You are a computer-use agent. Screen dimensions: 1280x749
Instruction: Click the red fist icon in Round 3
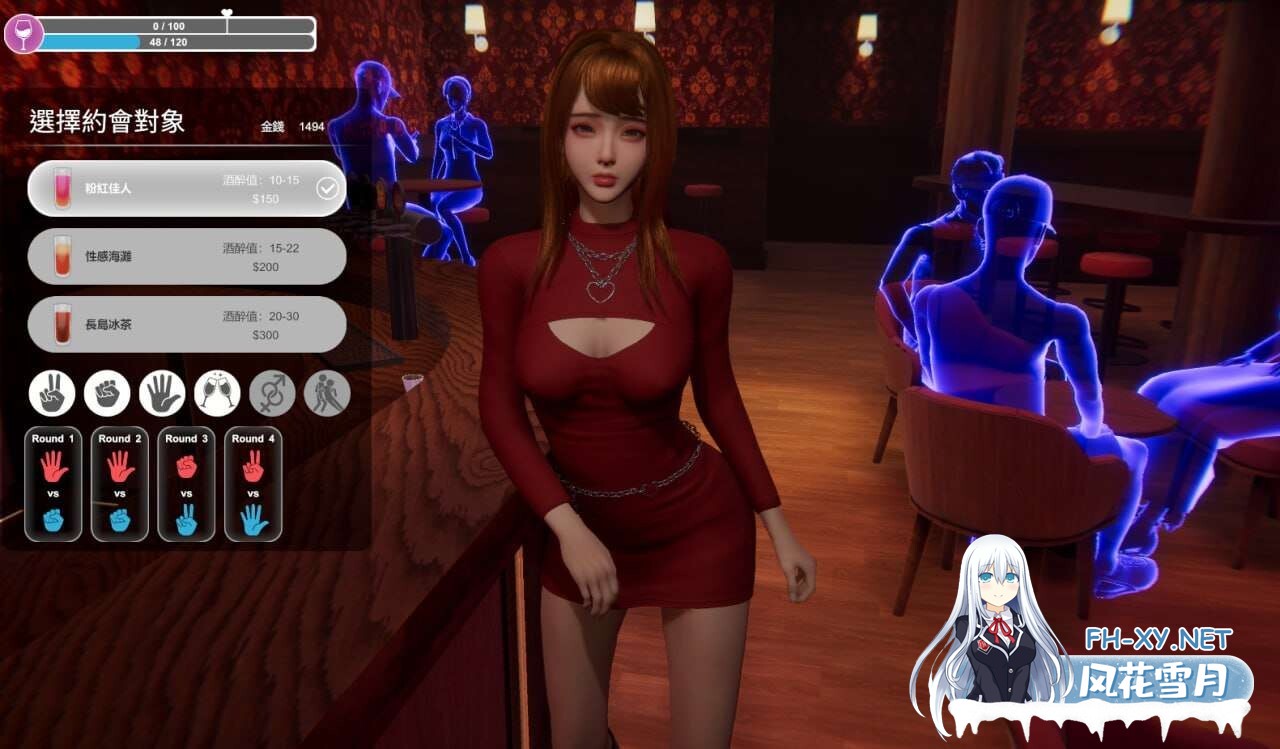click(x=186, y=466)
